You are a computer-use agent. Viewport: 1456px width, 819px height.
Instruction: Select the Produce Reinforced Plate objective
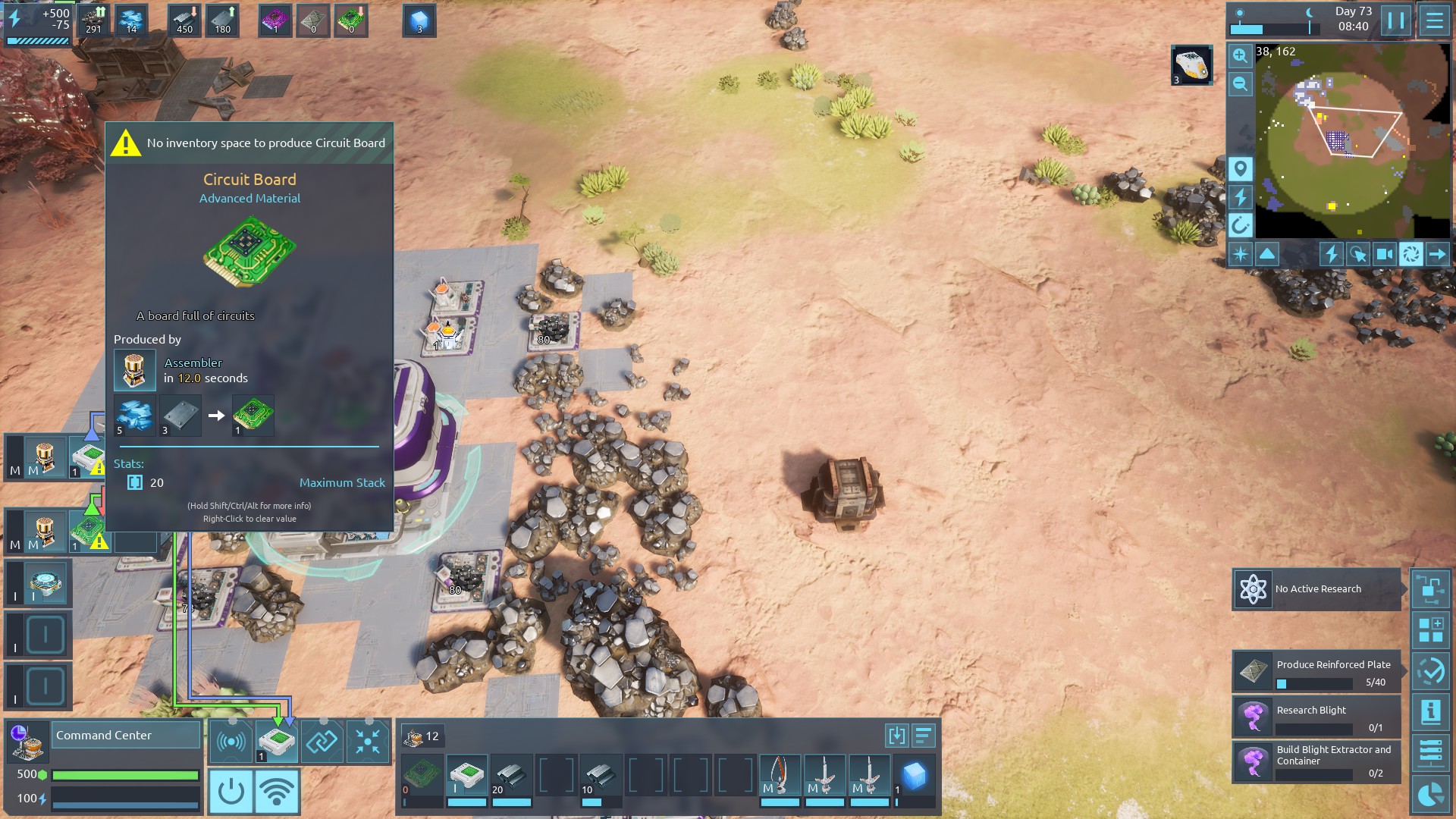pyautogui.click(x=1316, y=672)
